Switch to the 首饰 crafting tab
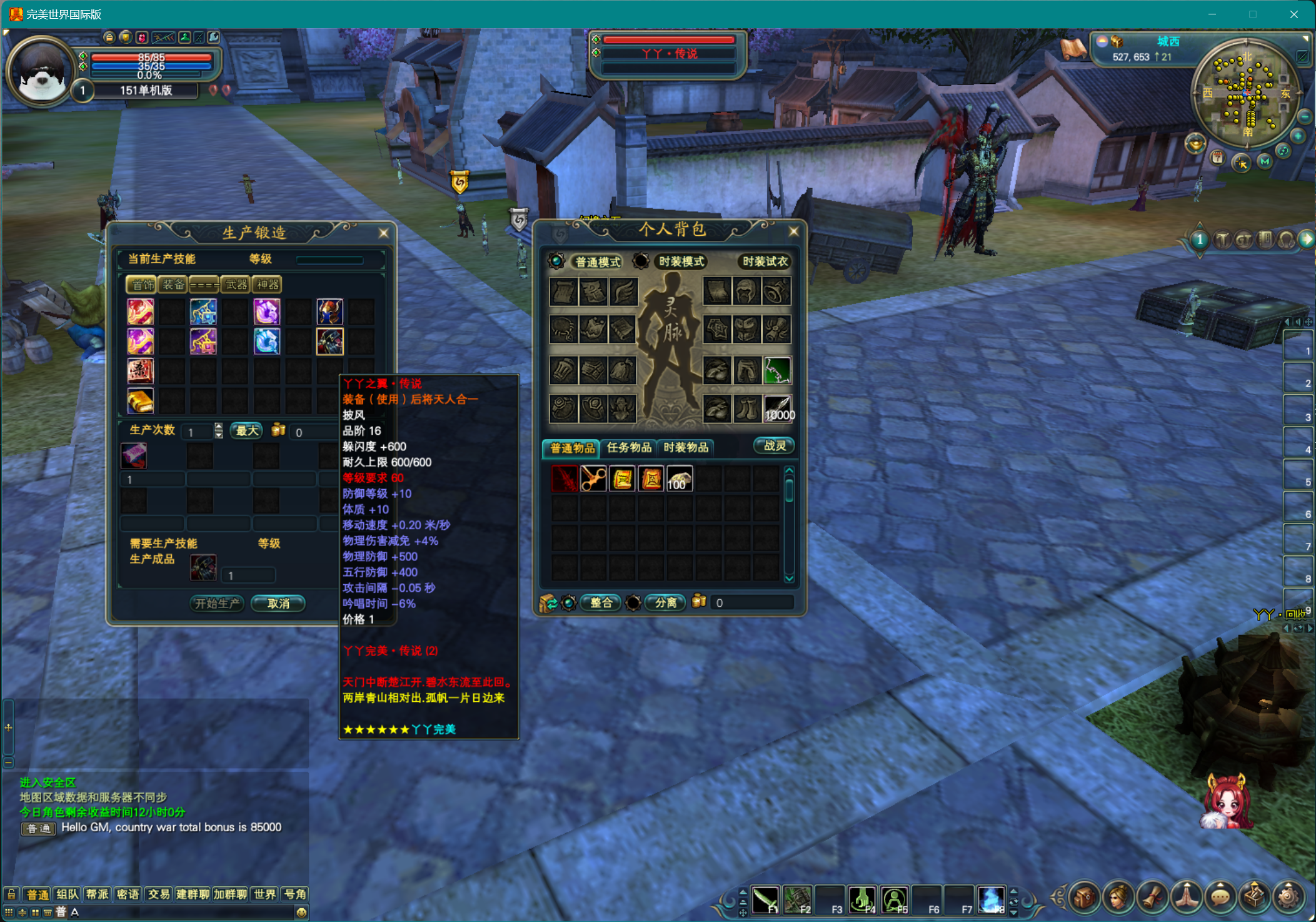1316x922 pixels. [x=141, y=285]
